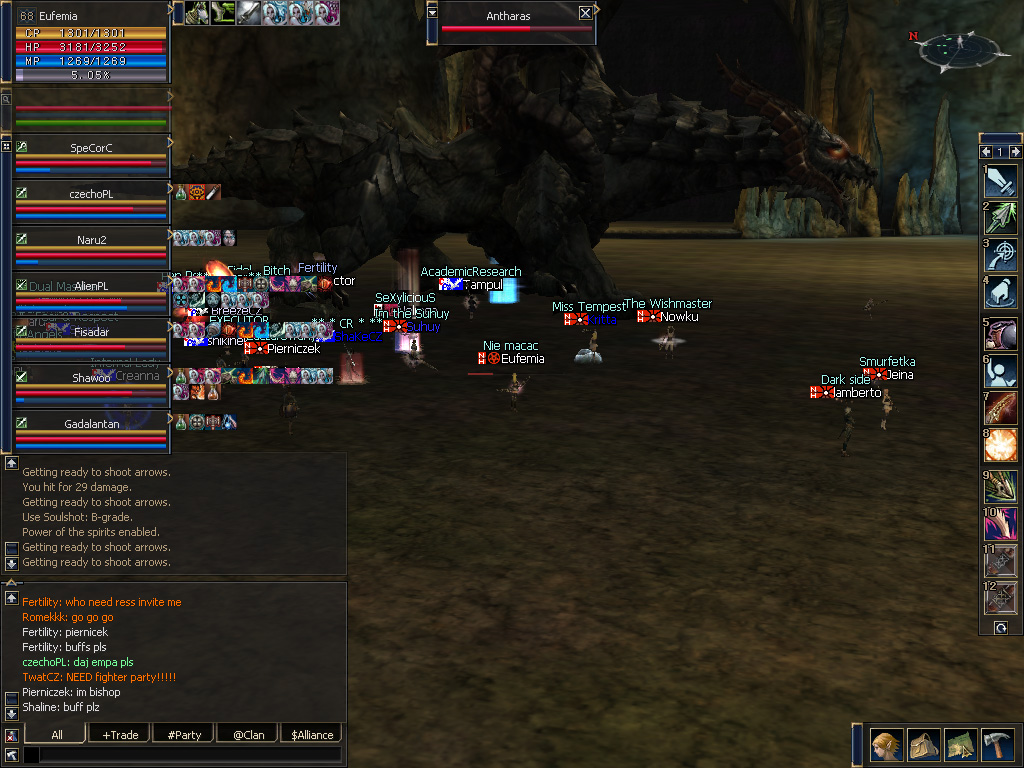Select party member SpeCorC
The image size is (1024, 768).
tap(91, 148)
